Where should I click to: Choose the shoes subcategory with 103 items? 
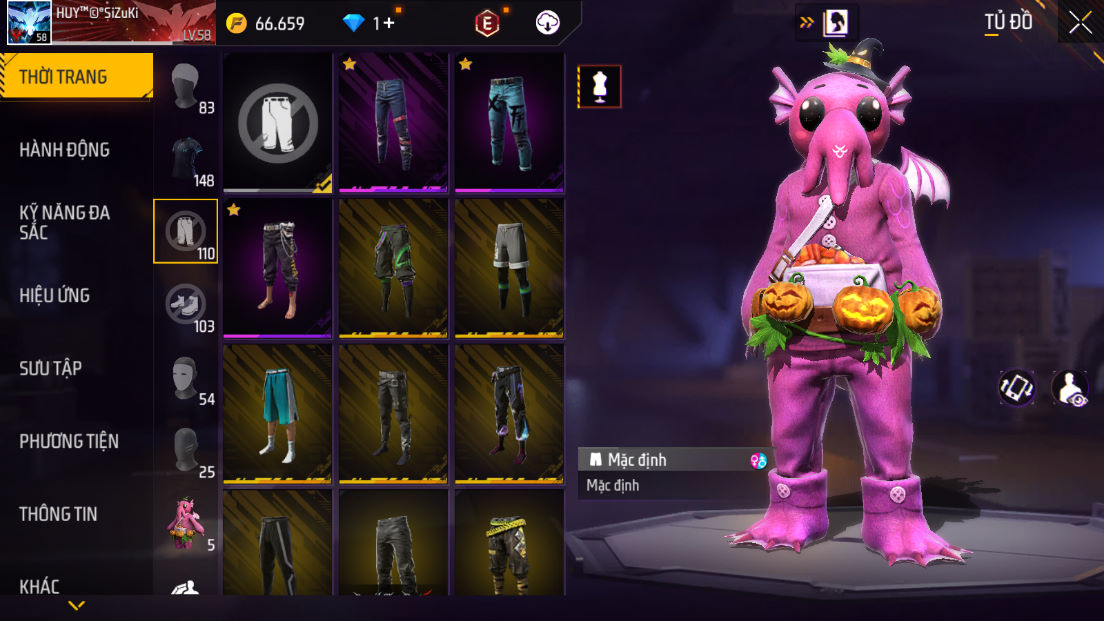click(186, 305)
